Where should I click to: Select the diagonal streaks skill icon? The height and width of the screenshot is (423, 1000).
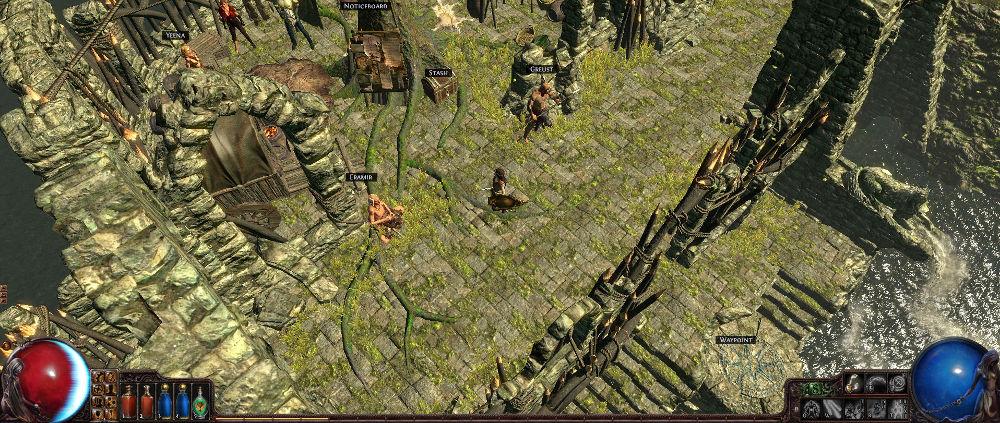833,409
